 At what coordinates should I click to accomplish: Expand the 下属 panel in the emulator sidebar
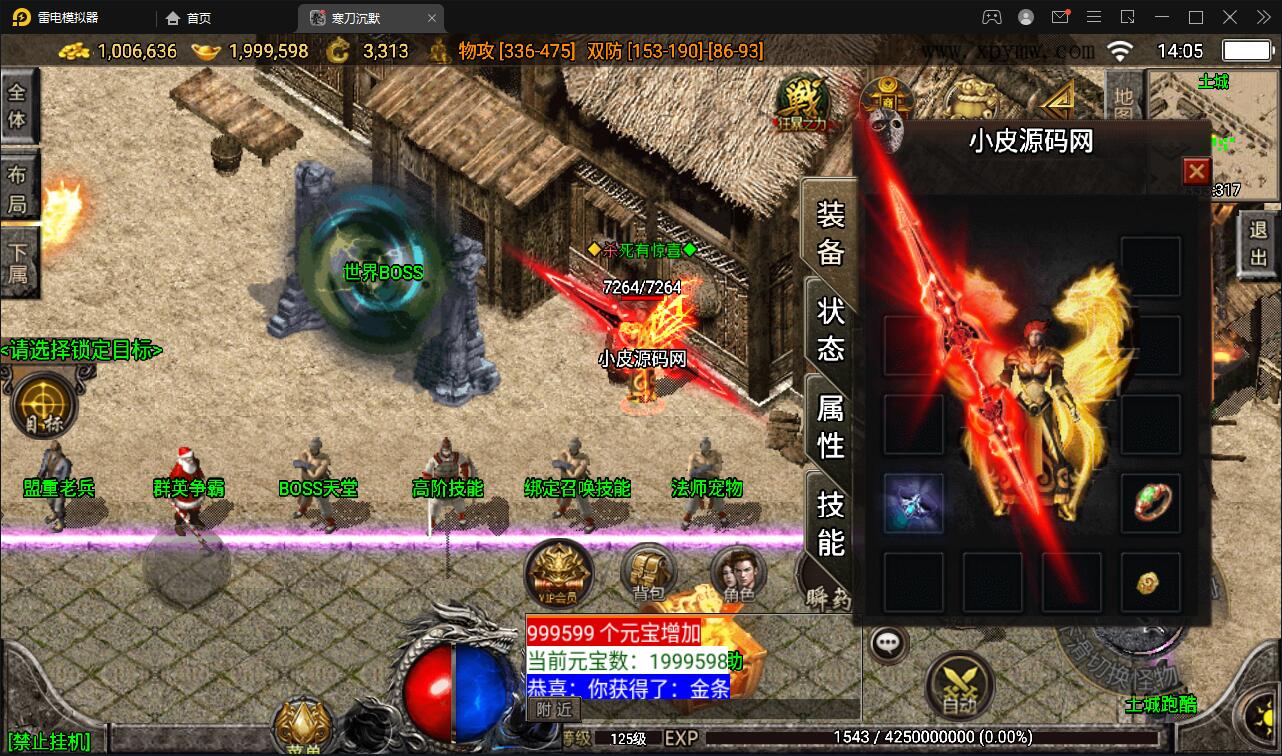[18, 255]
